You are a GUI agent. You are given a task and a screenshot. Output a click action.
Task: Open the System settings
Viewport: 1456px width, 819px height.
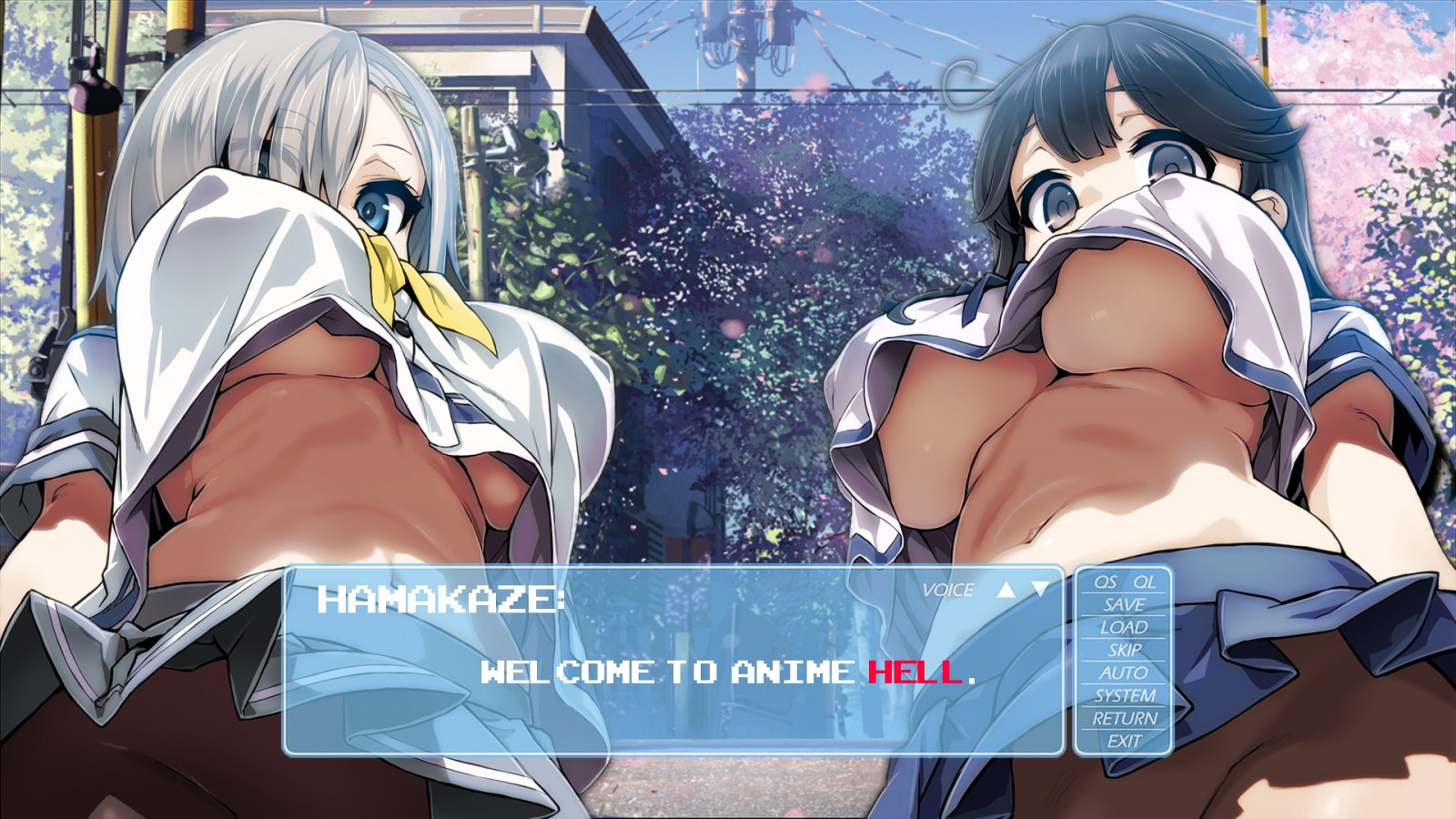point(1124,695)
